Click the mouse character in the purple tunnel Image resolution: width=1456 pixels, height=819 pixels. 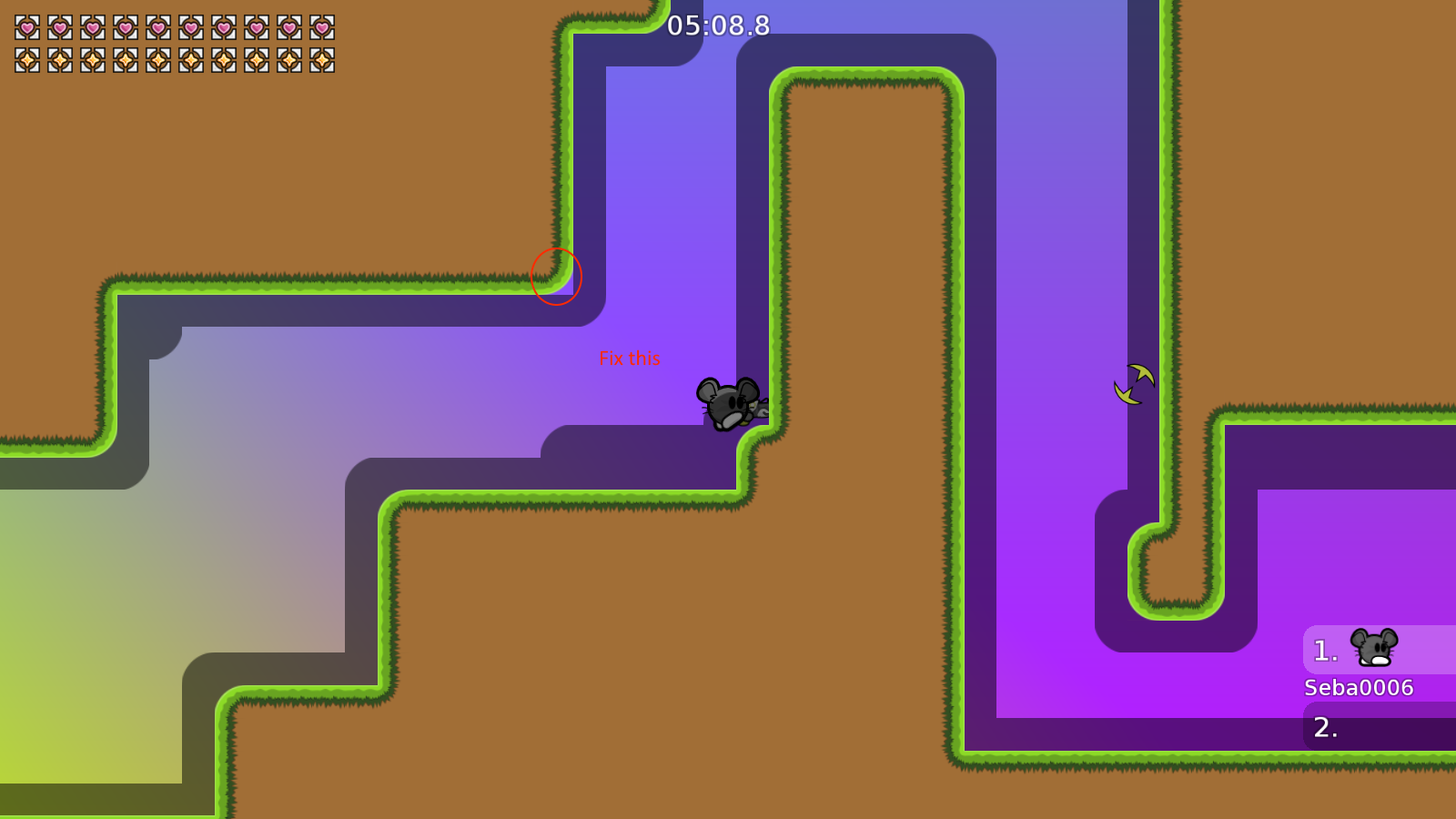[728, 403]
